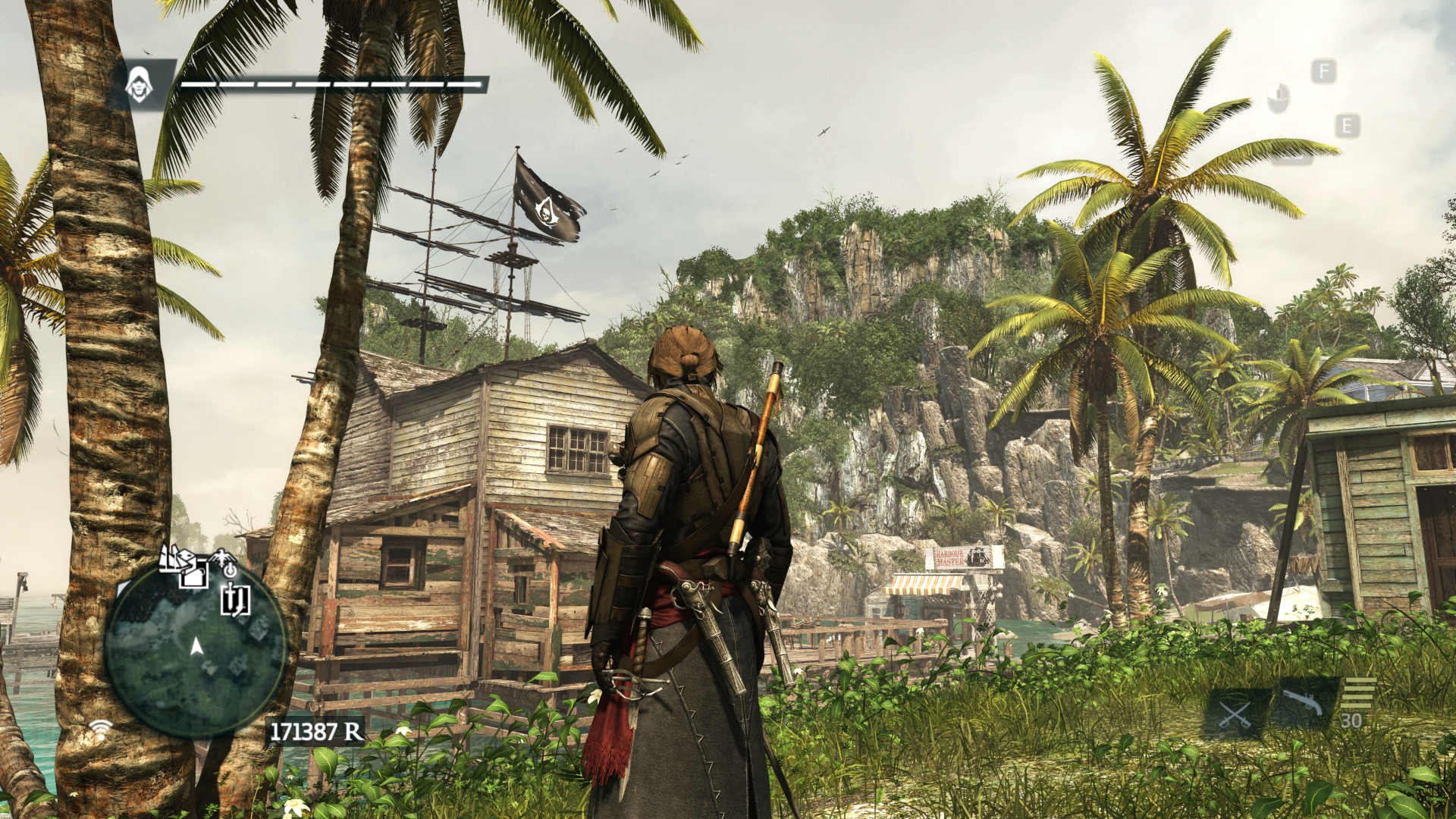Image resolution: width=1456 pixels, height=819 pixels.
Task: Select the crossed swords weapon slot
Action: pos(1234,714)
